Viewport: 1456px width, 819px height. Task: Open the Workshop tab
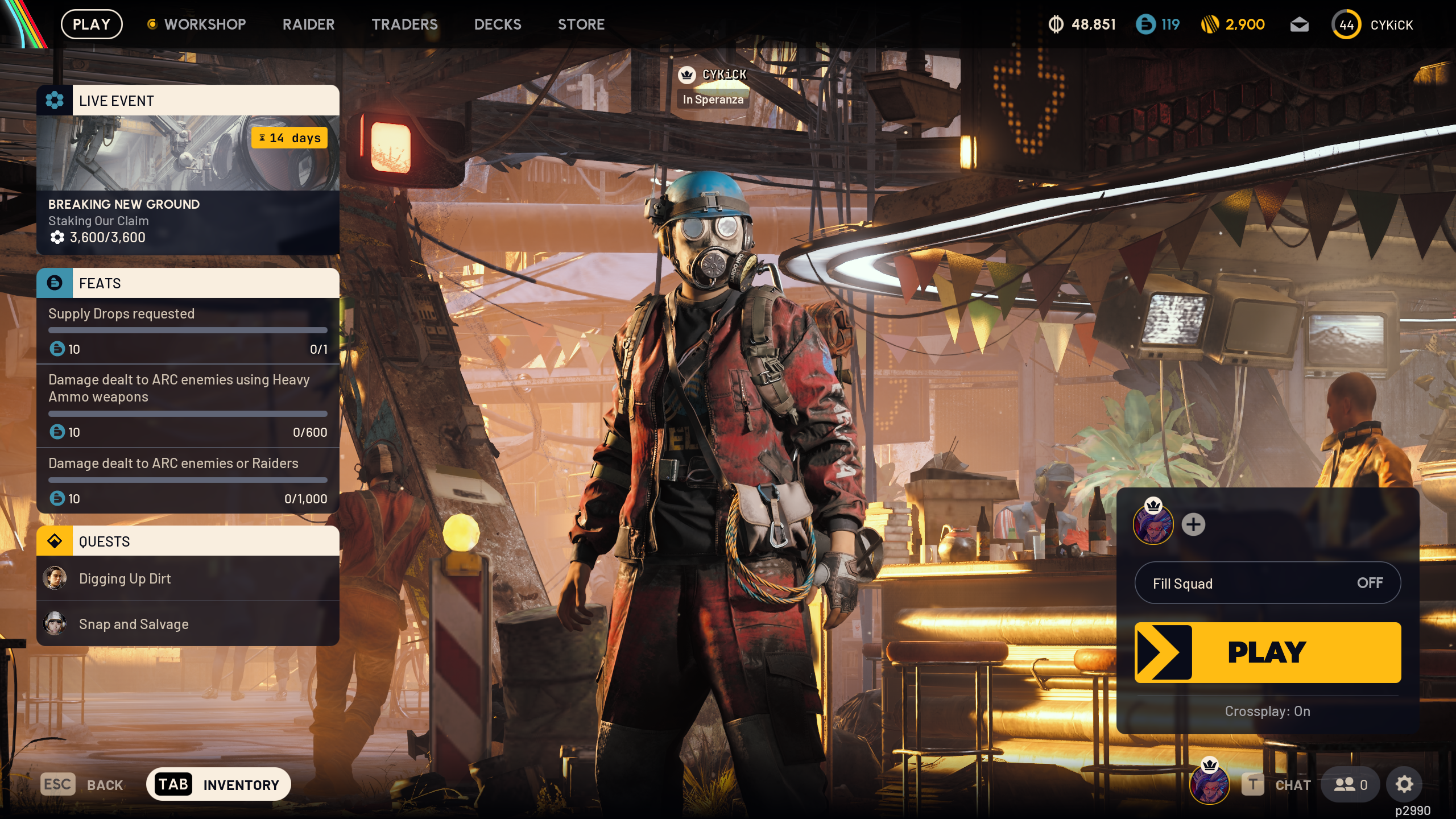click(204, 24)
